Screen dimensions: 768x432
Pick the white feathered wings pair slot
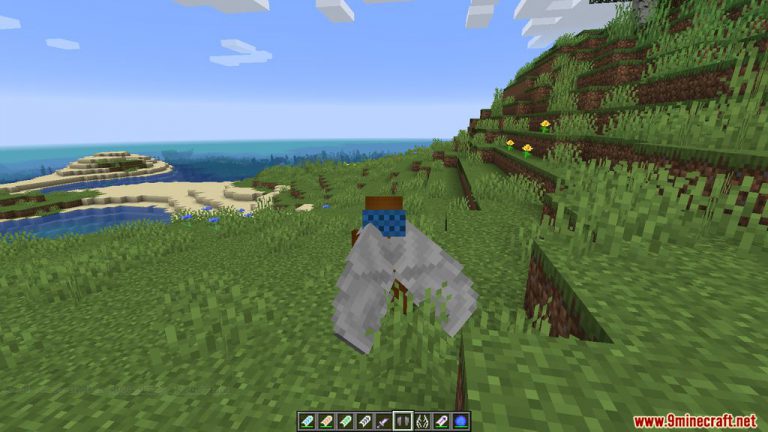pyautogui.click(x=422, y=421)
